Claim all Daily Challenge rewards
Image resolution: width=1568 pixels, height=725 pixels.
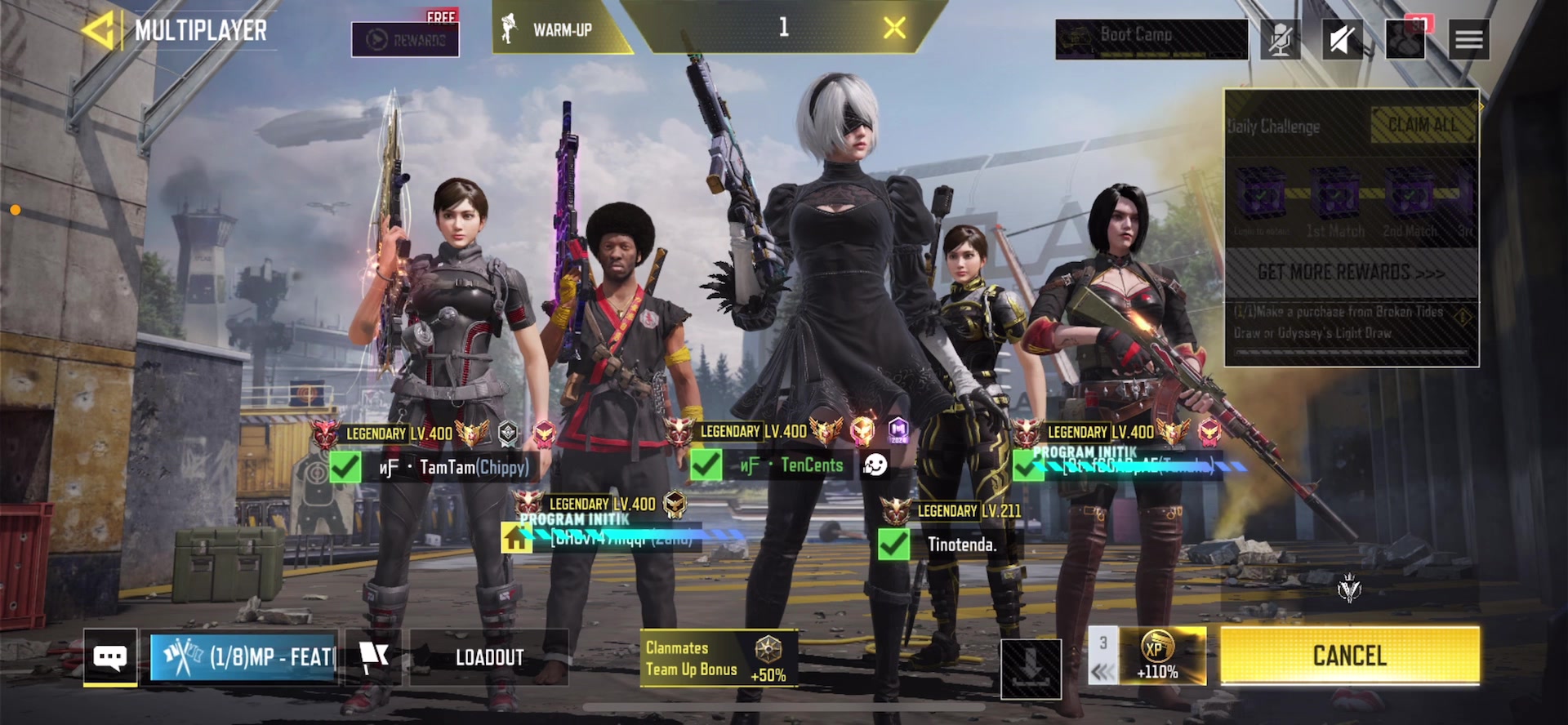(1423, 126)
